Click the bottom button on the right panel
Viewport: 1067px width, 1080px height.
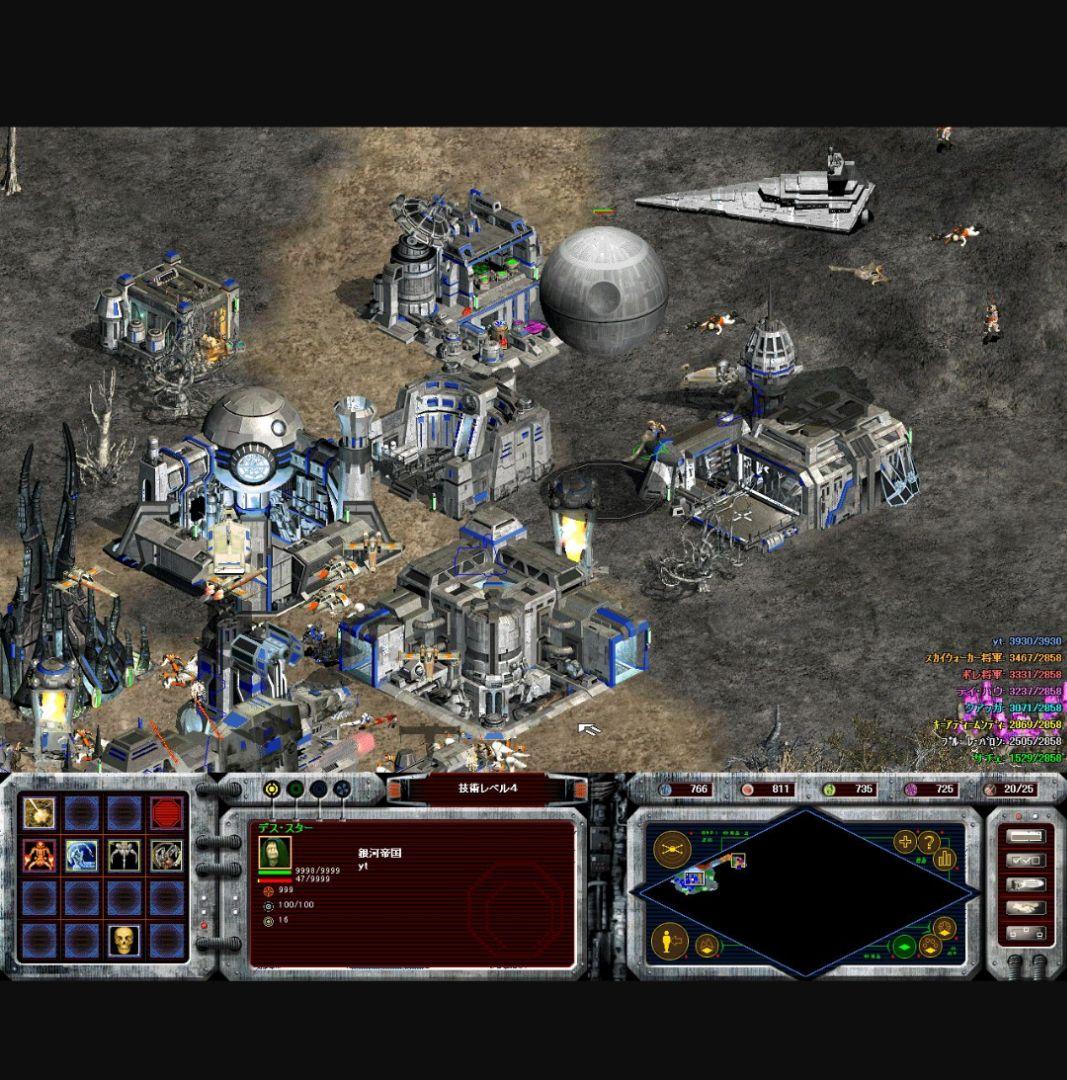(1026, 934)
